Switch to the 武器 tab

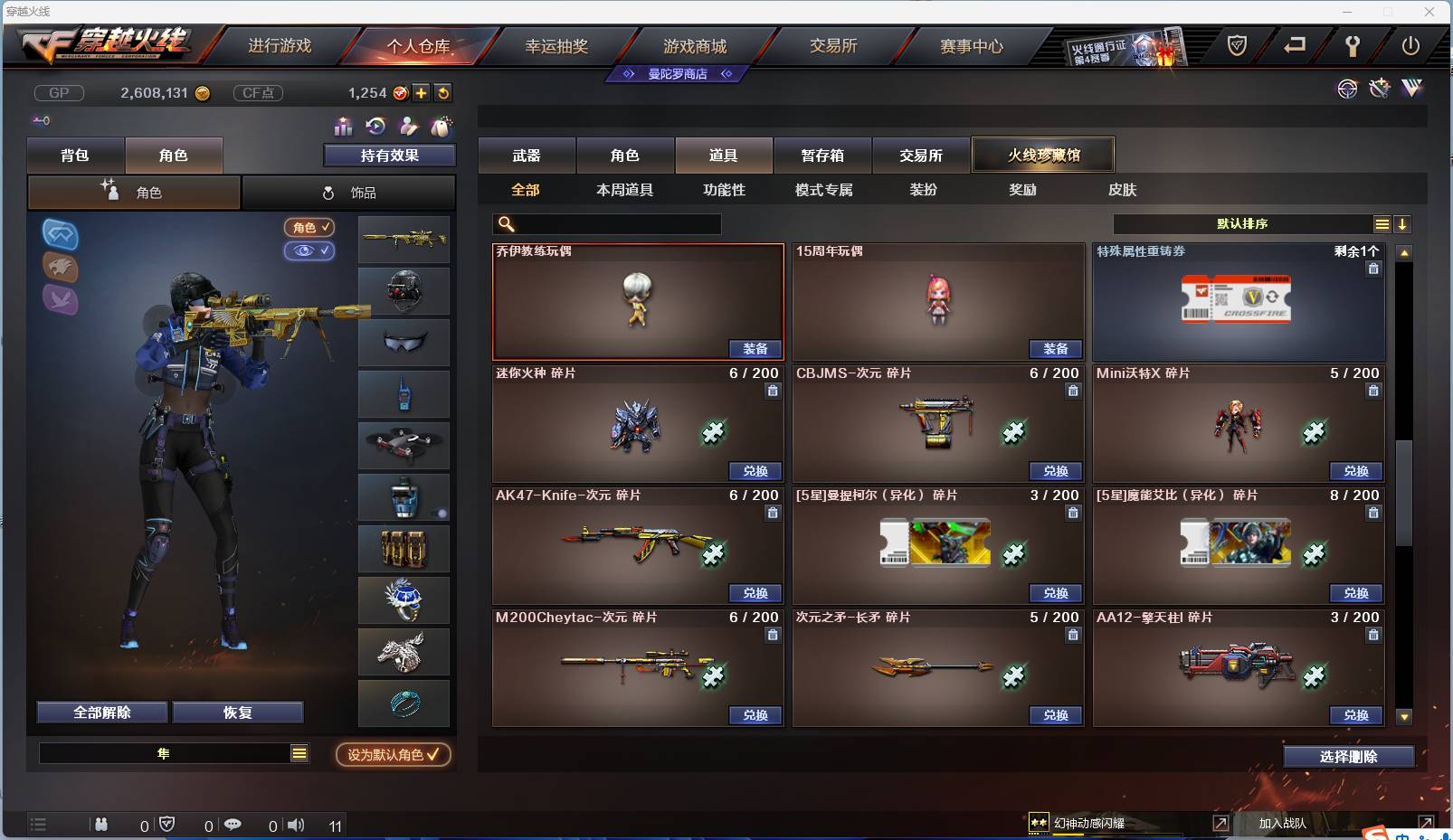tap(527, 155)
